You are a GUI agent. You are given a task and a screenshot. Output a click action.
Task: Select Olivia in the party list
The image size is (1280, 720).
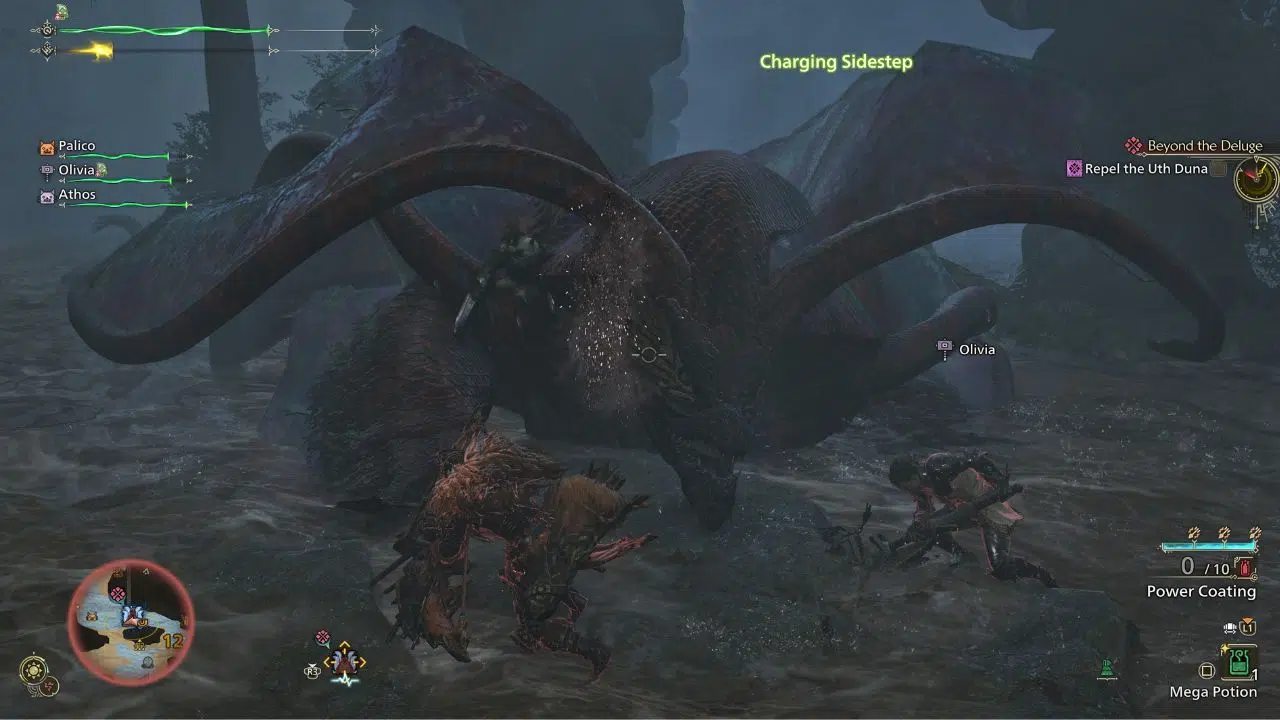coord(76,171)
